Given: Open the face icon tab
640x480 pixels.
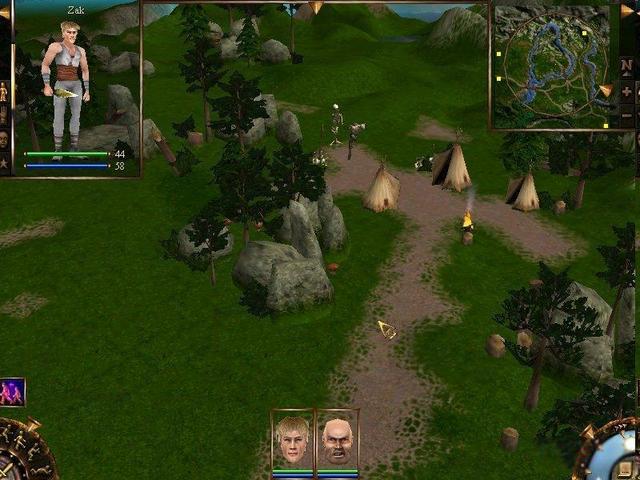Looking at the screenshot, I should [4, 139].
